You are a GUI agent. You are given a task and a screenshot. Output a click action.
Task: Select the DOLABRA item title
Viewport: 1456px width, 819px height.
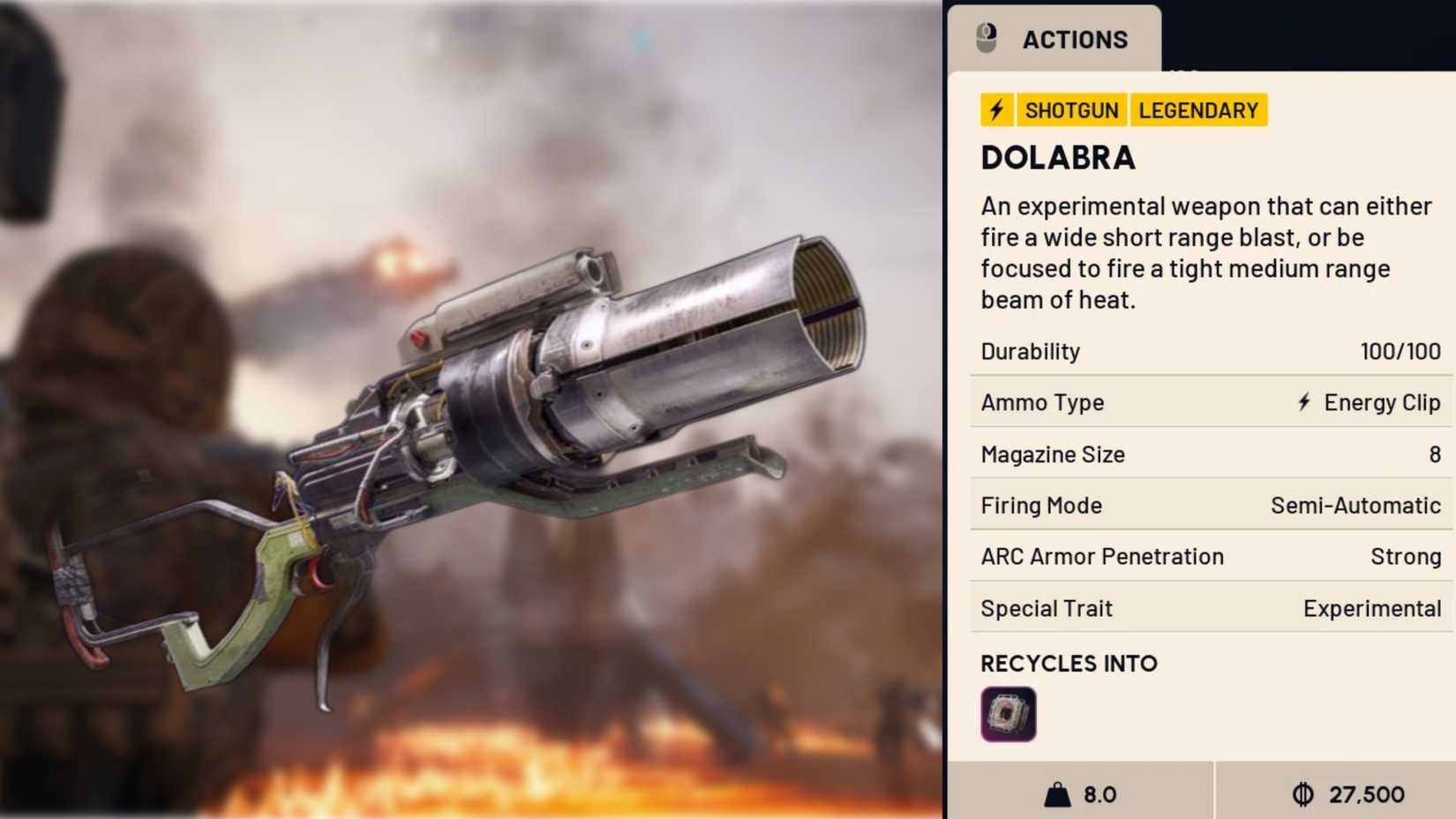[1057, 158]
